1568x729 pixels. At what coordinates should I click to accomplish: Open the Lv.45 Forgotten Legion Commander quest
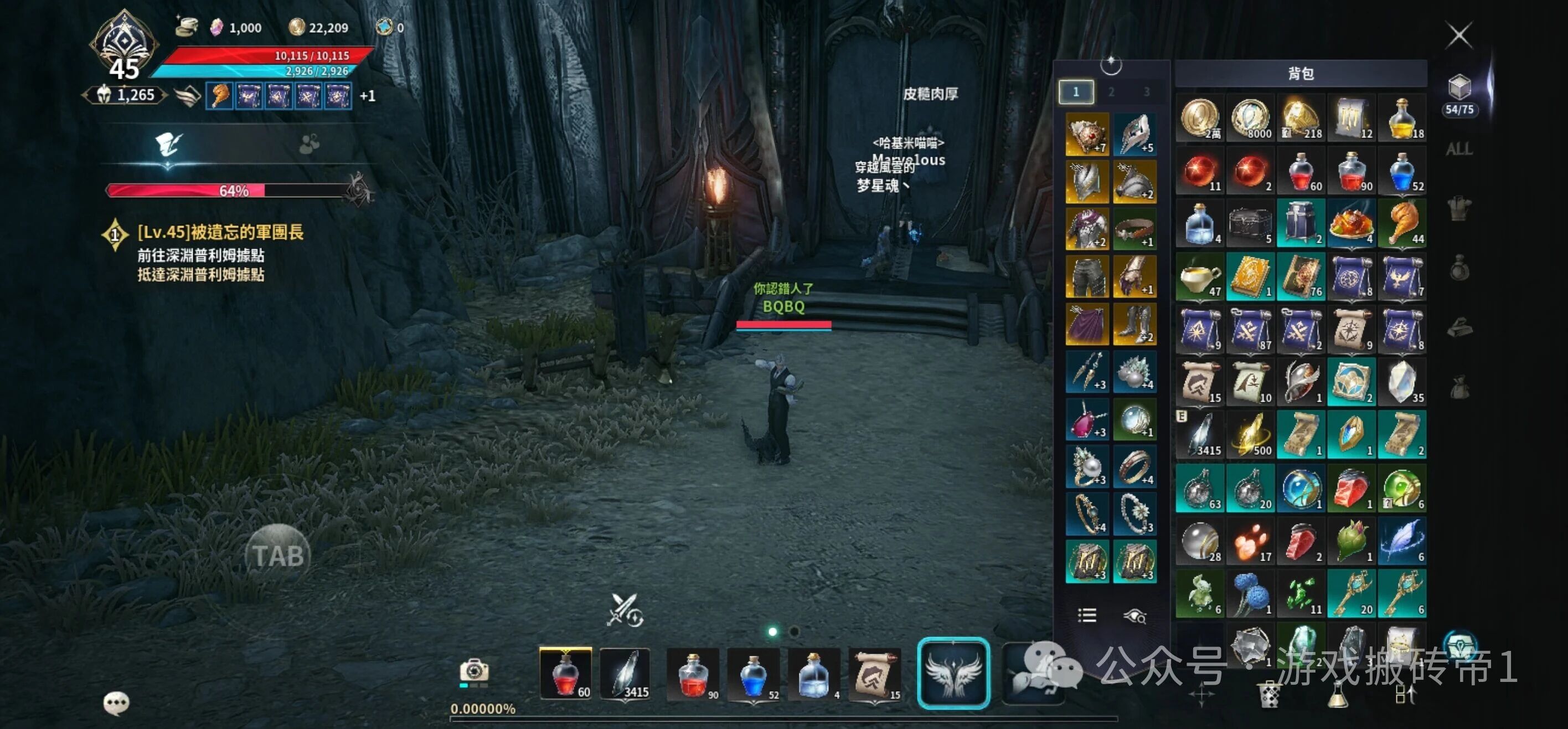(219, 233)
